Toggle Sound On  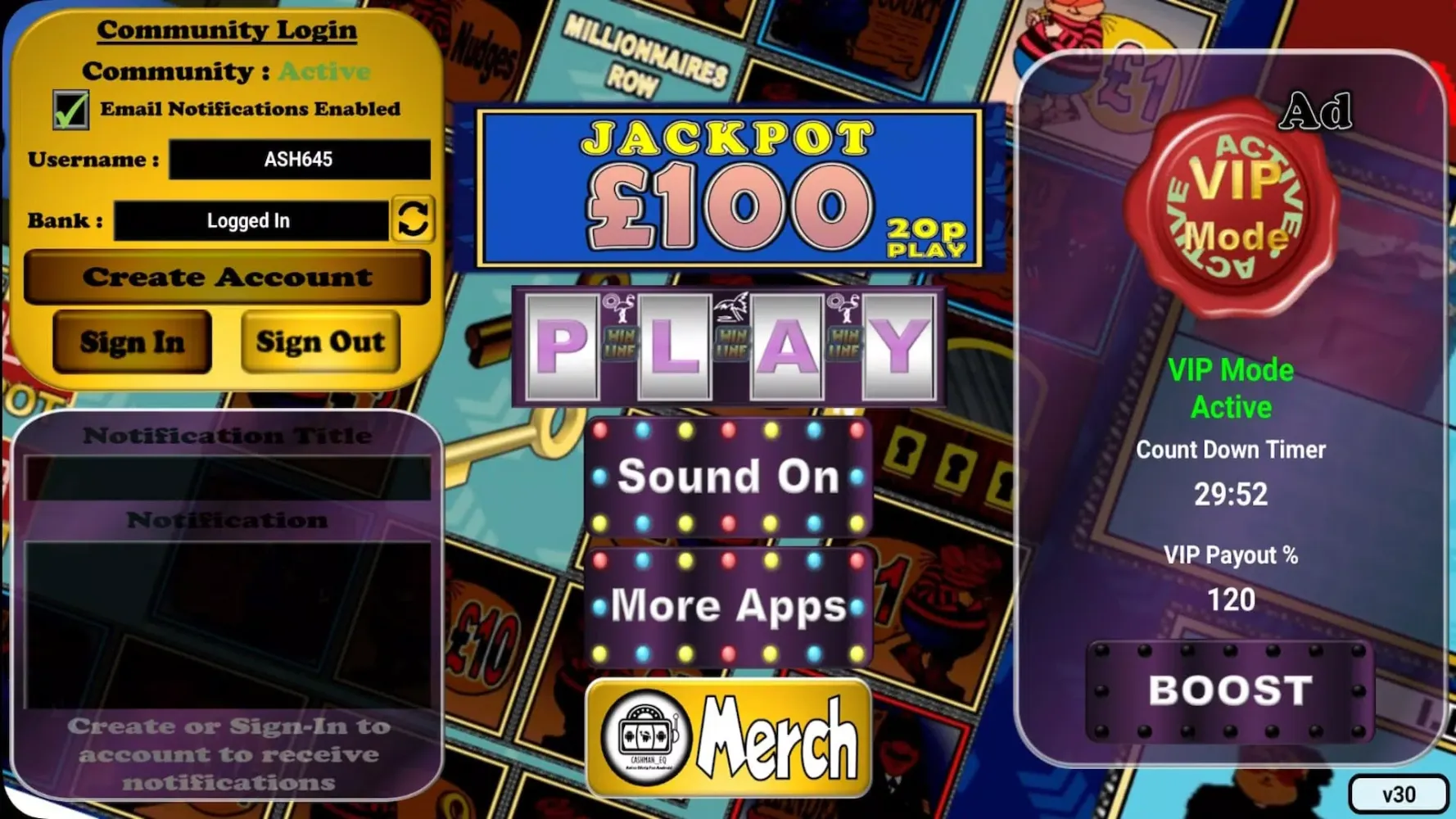(x=727, y=477)
